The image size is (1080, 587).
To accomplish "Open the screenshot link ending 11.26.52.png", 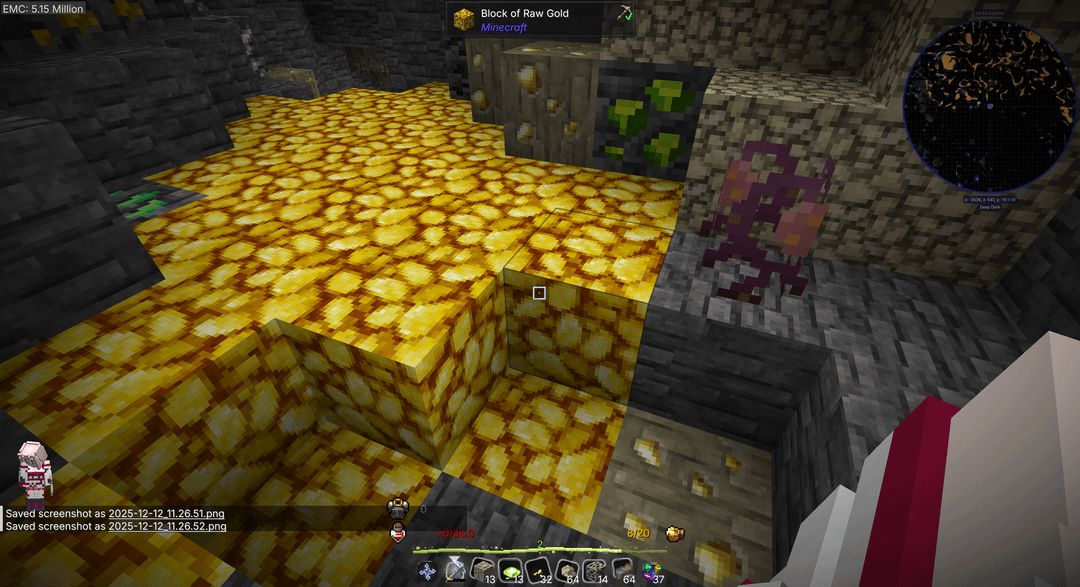I will (167, 526).
